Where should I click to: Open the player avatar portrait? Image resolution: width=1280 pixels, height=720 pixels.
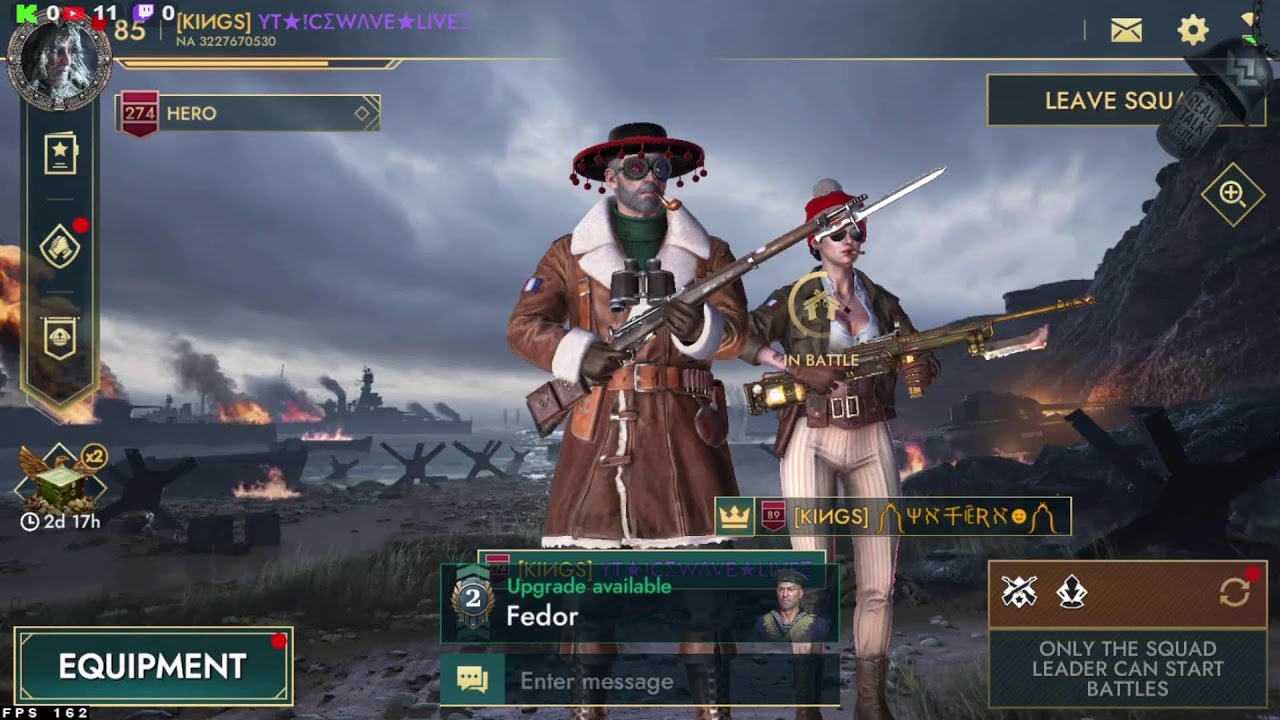coord(59,62)
